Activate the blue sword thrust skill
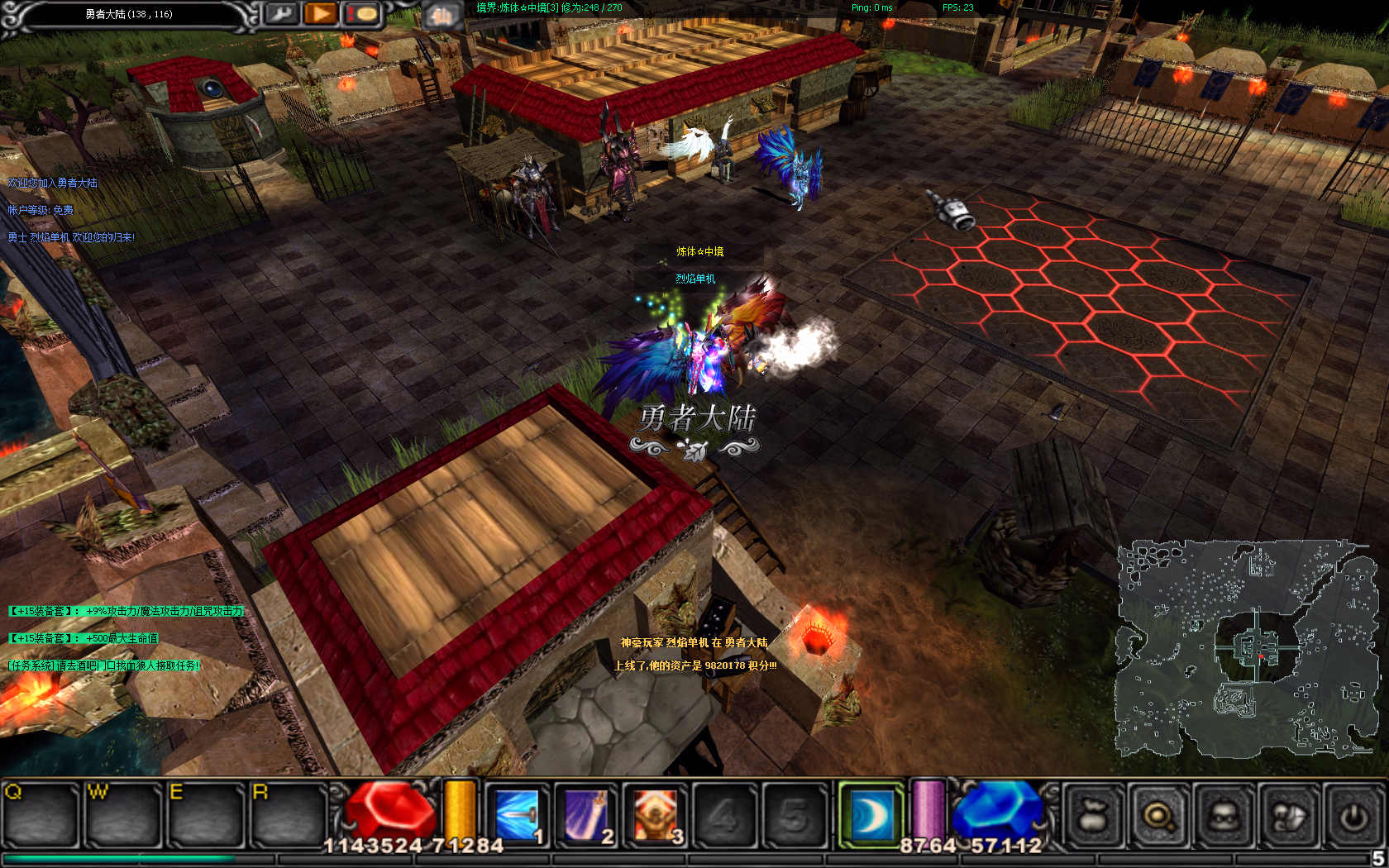This screenshot has height=868, width=1389. coord(517,816)
